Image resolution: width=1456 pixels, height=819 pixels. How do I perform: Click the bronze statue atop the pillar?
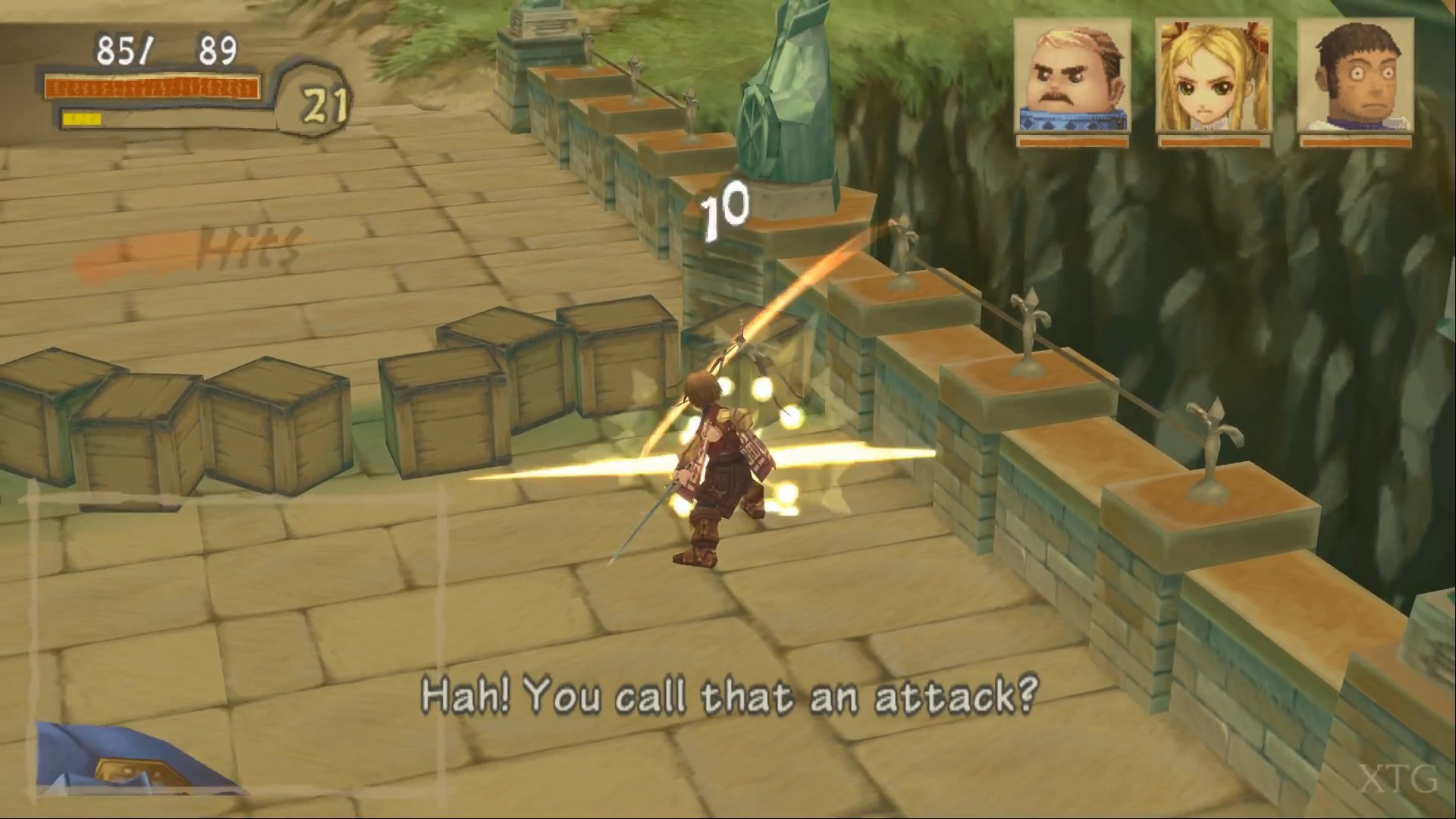[789, 91]
